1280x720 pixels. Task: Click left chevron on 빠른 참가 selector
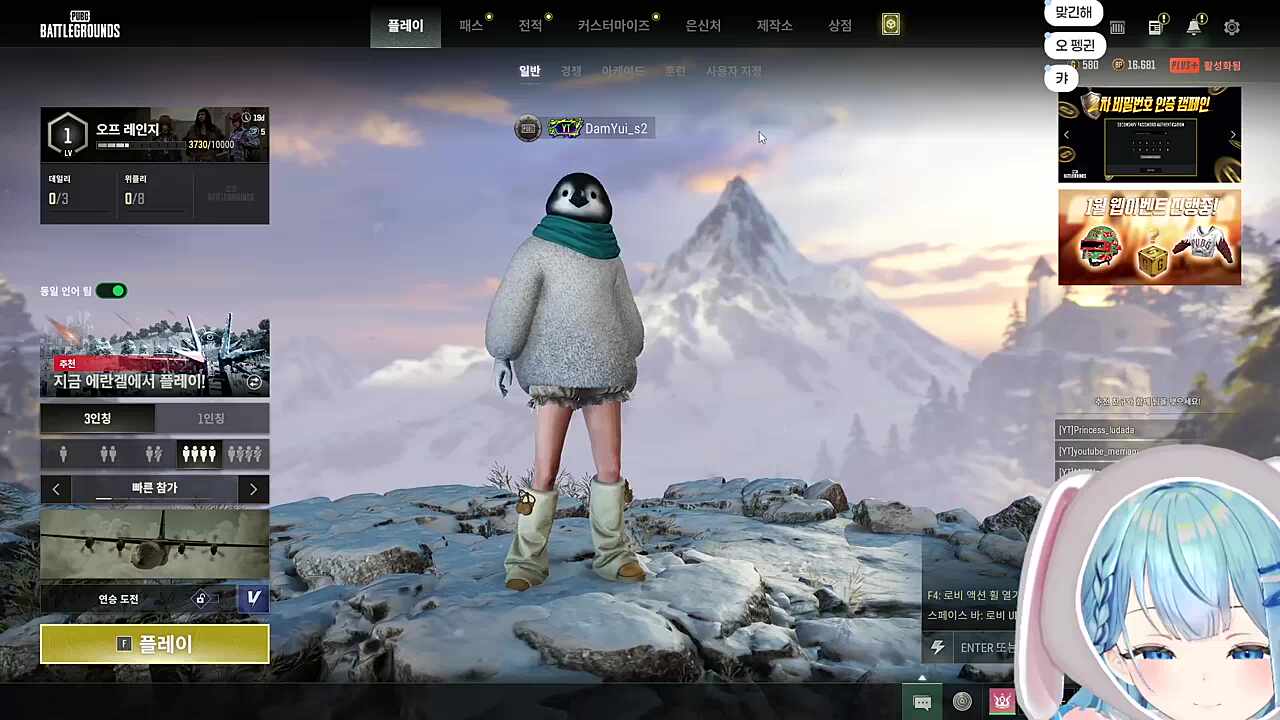(56, 488)
